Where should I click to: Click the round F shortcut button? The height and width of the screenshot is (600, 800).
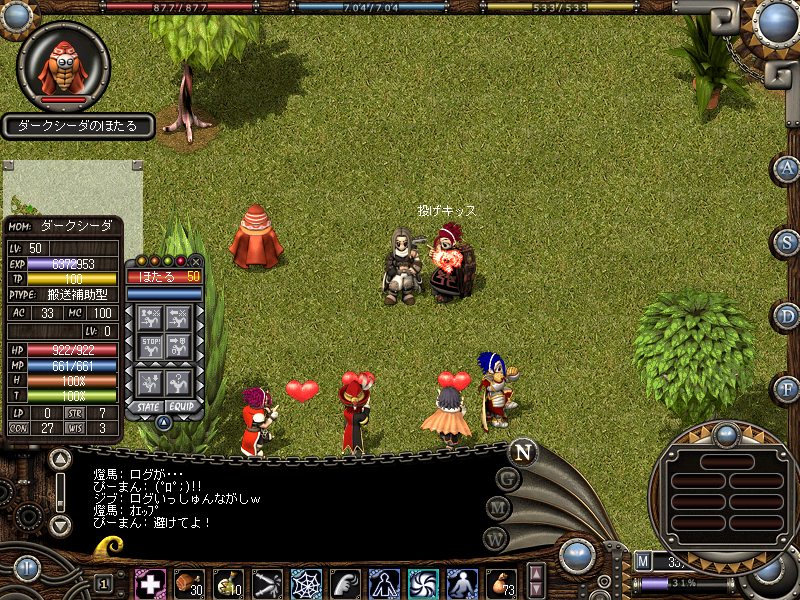pos(787,387)
